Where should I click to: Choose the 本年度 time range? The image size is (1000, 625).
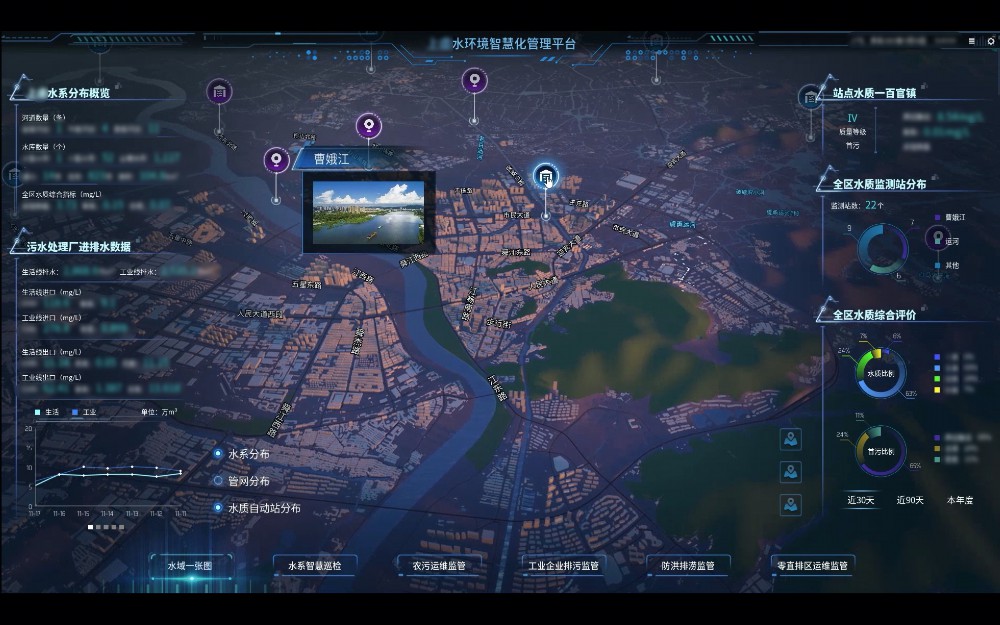(960, 500)
